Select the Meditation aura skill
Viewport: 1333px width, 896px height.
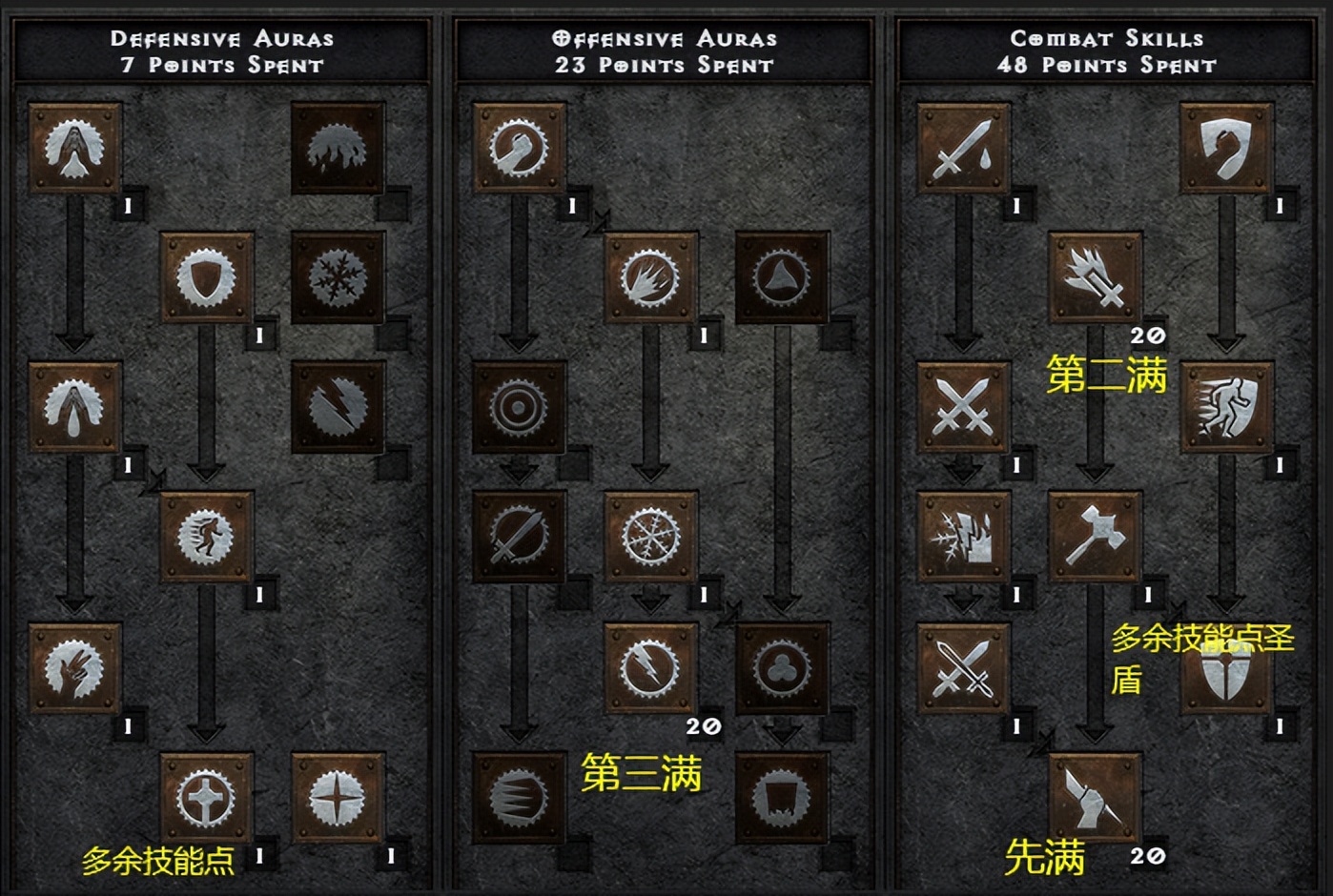[74, 667]
